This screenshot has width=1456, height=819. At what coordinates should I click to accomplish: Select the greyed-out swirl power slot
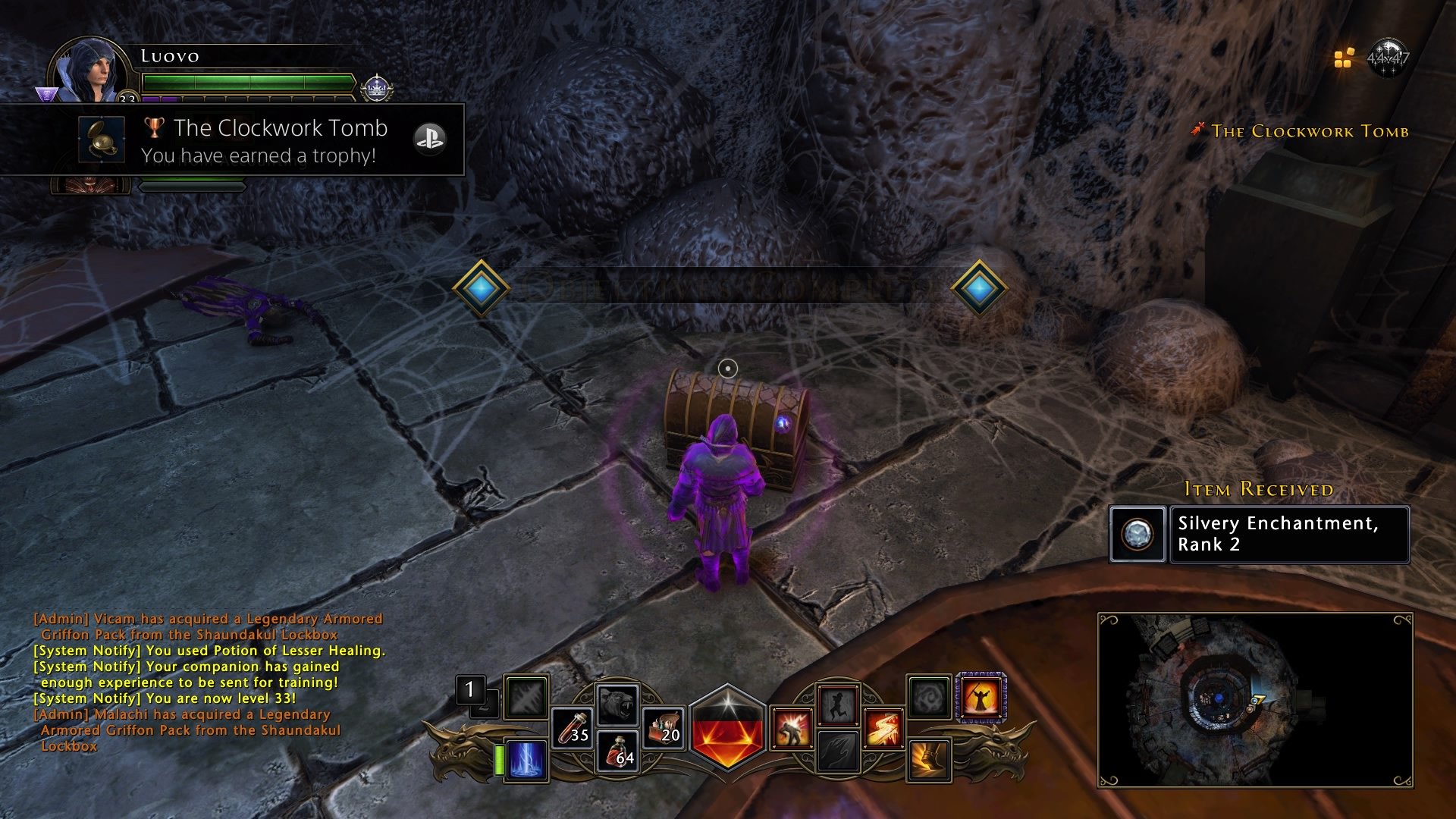[928, 697]
